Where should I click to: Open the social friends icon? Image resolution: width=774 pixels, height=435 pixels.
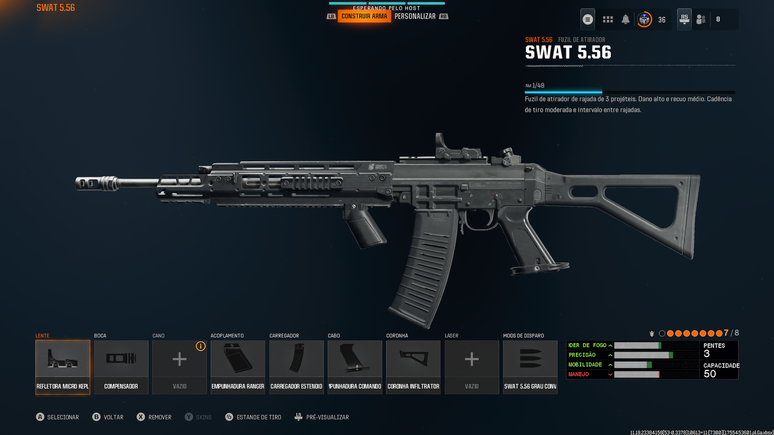[x=701, y=19]
